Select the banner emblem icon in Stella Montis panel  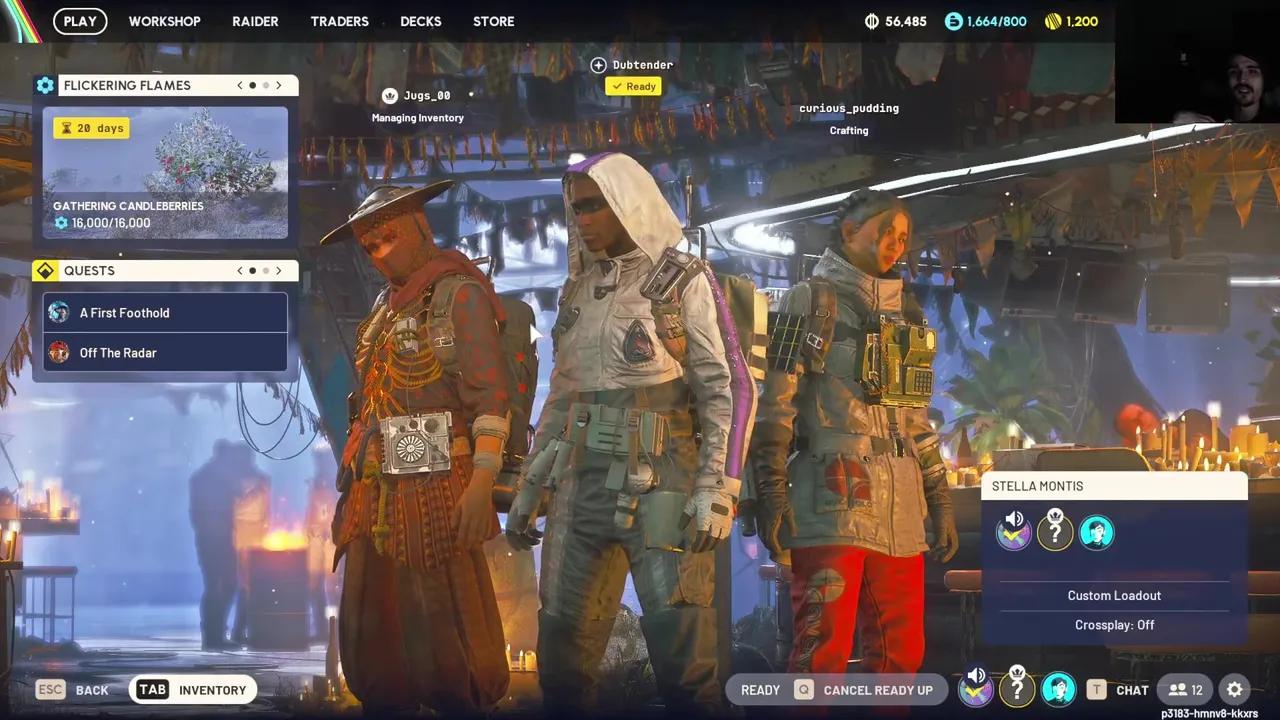point(1014,532)
